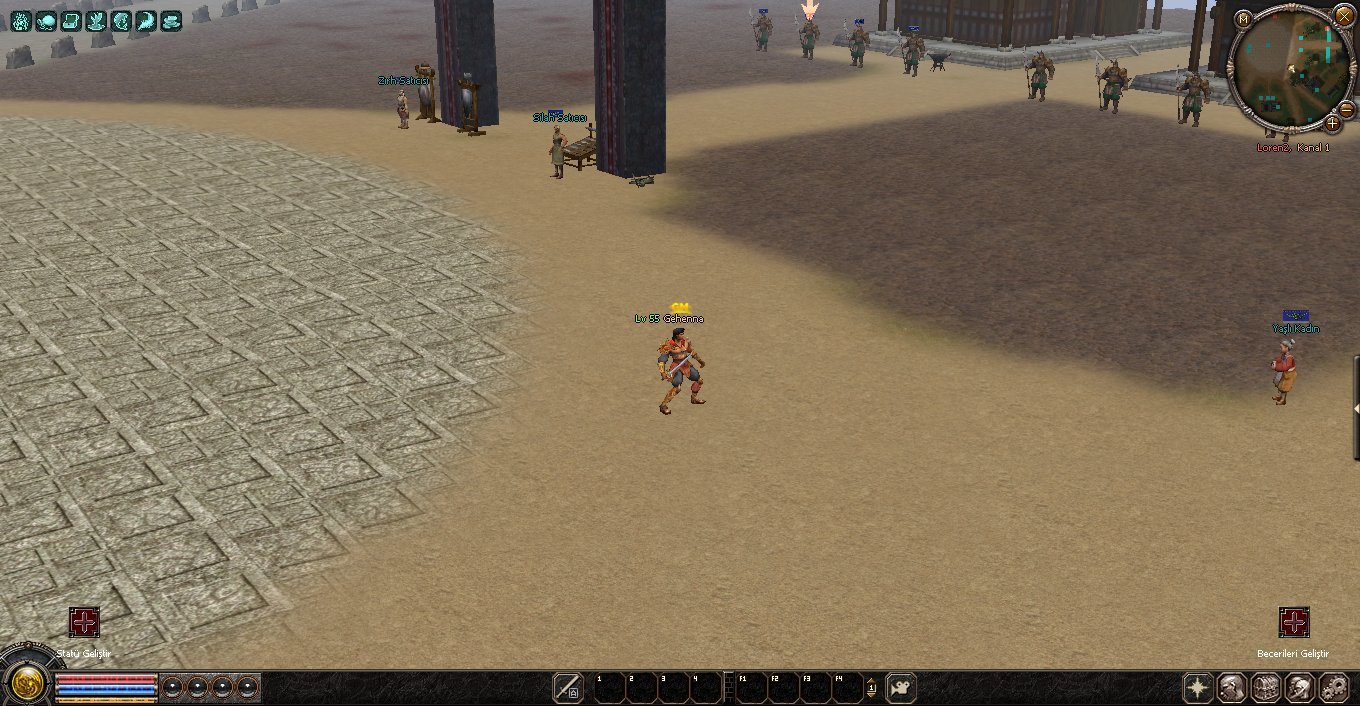Viewport: 1360px width, 706px height.
Task: Switch camera mode with the camera icon
Action: (x=901, y=688)
